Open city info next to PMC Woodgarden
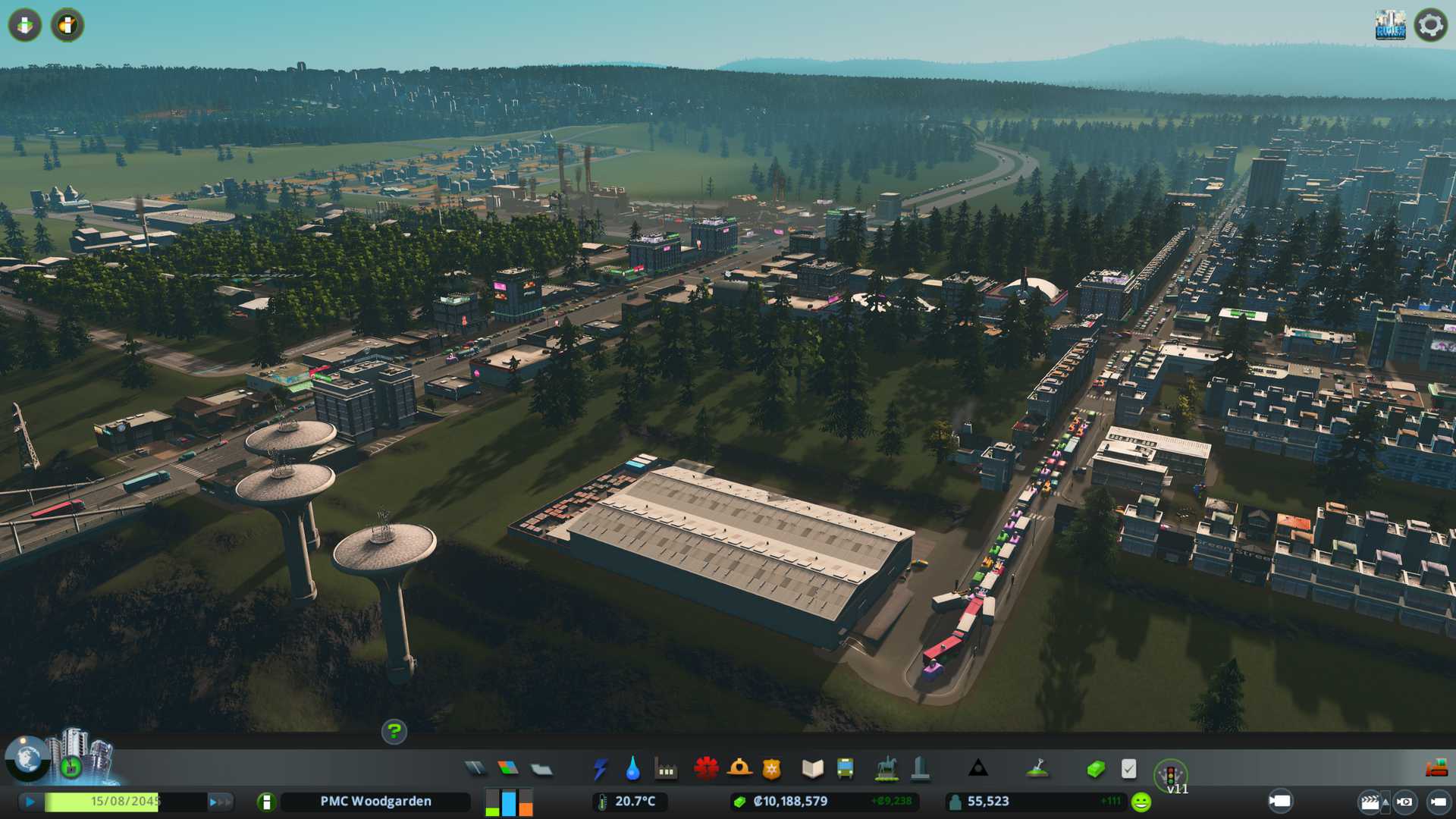This screenshot has height=819, width=1456. [266, 802]
